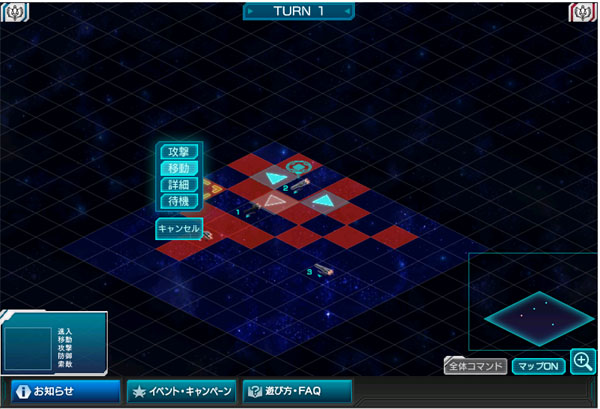
Task: Open the 全体コマンド global command menu
Action: click(x=476, y=366)
